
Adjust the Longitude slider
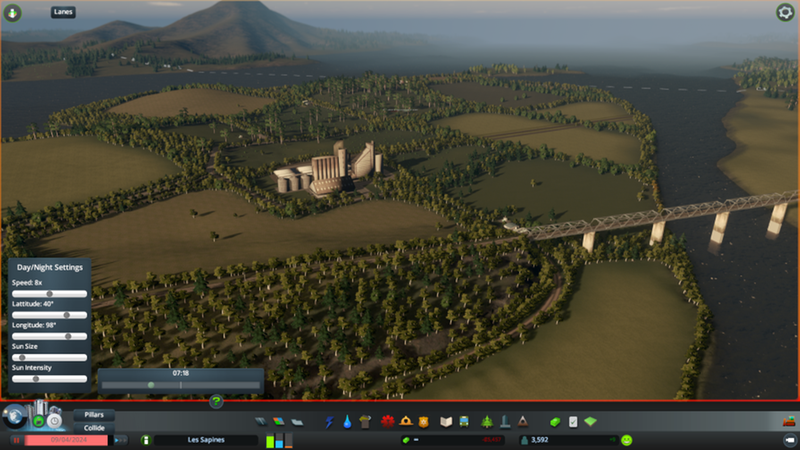click(68, 336)
